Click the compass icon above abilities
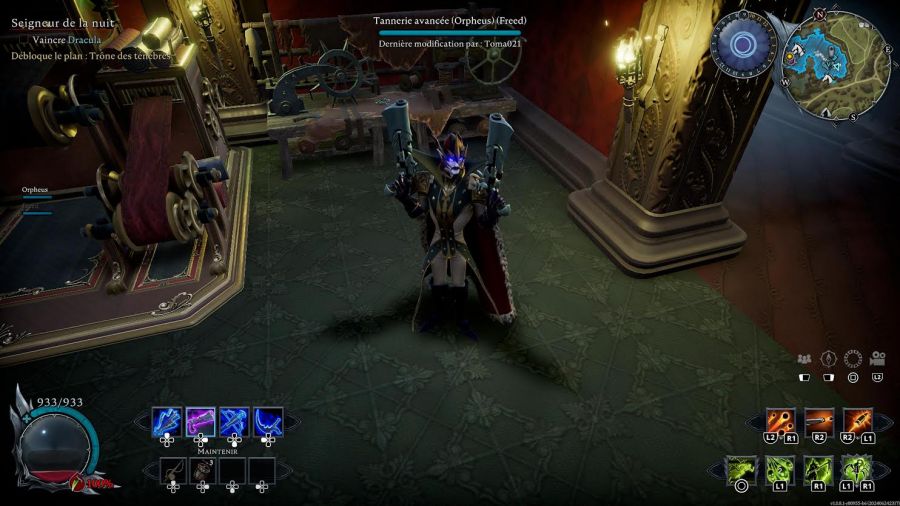The image size is (900, 506). point(828,359)
